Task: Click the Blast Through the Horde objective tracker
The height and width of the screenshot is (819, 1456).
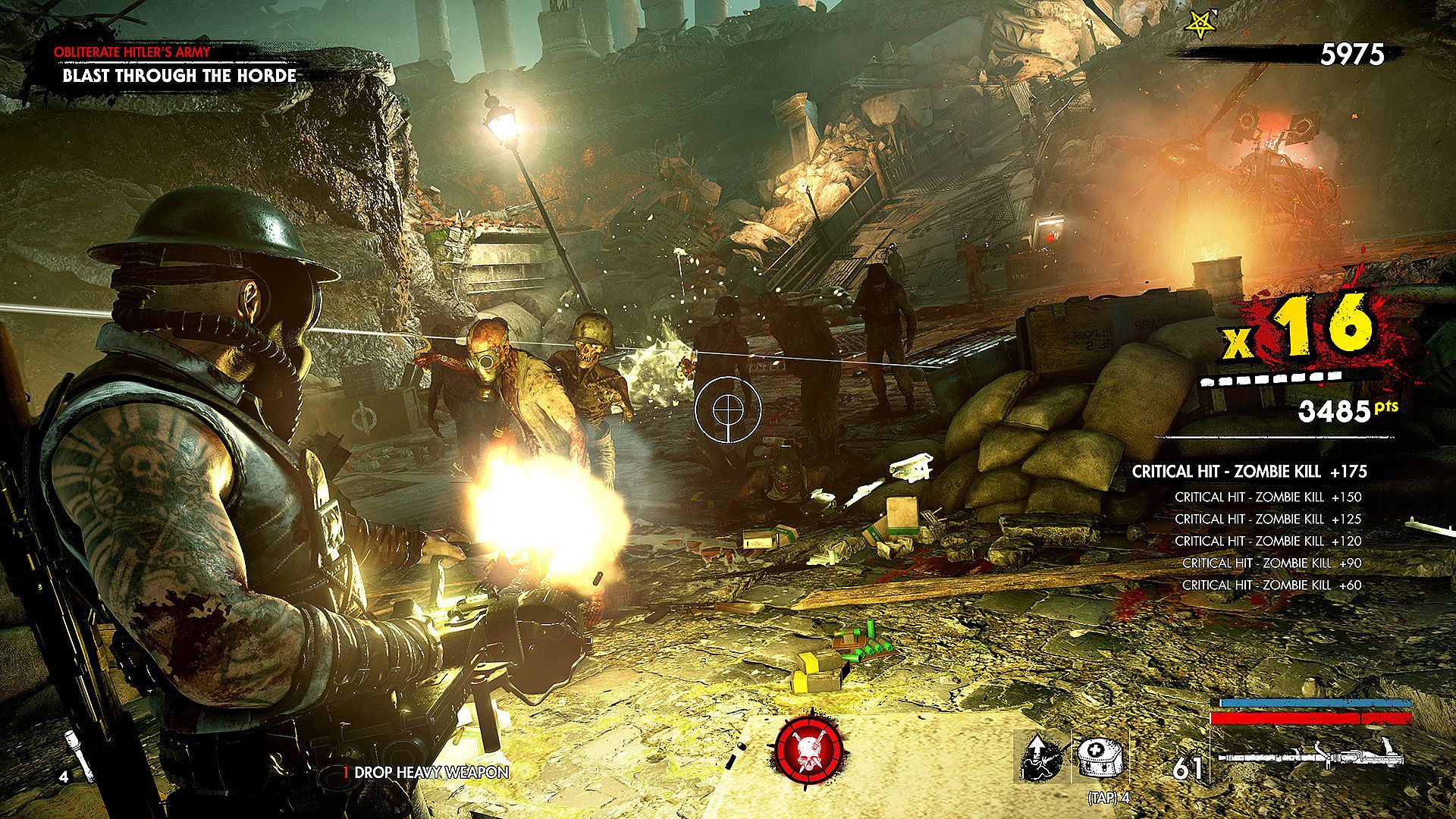Action: (179, 75)
